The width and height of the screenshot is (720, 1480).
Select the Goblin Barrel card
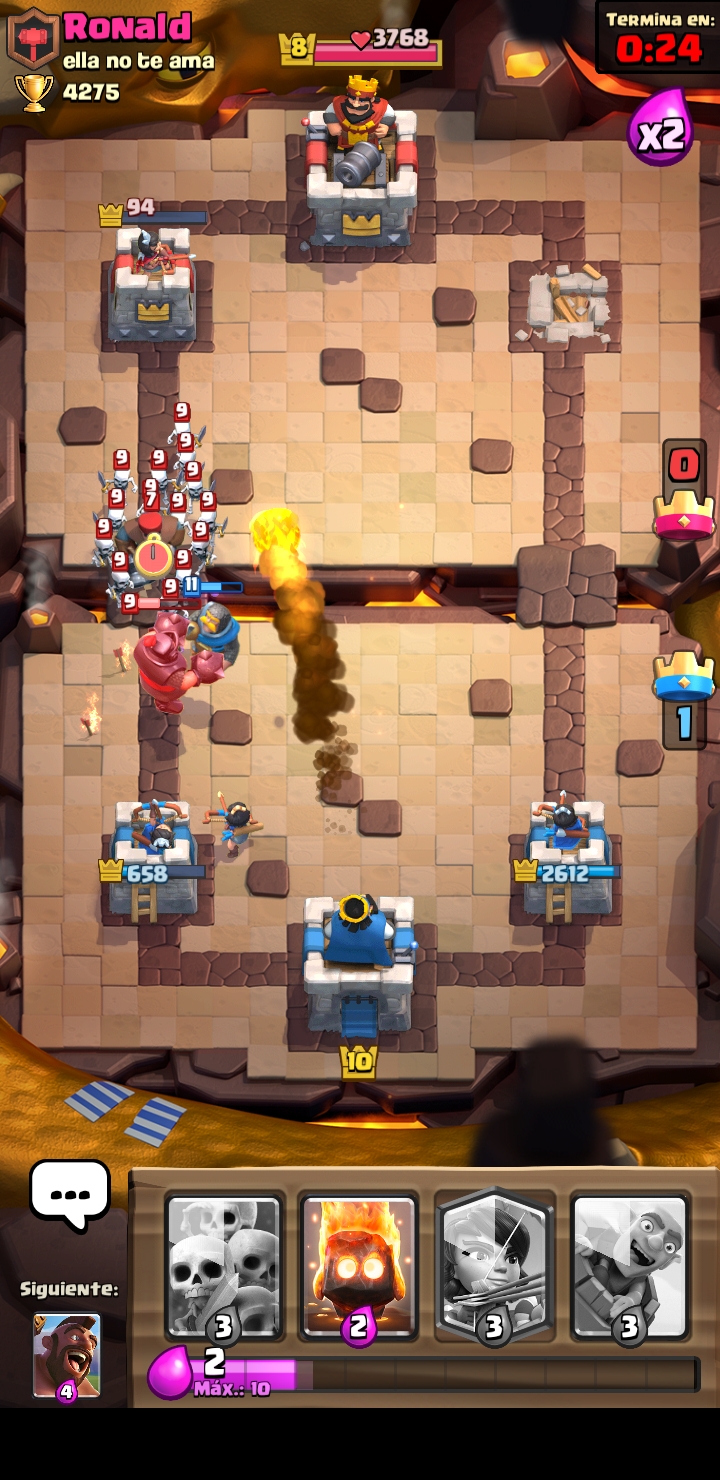(x=629, y=1266)
